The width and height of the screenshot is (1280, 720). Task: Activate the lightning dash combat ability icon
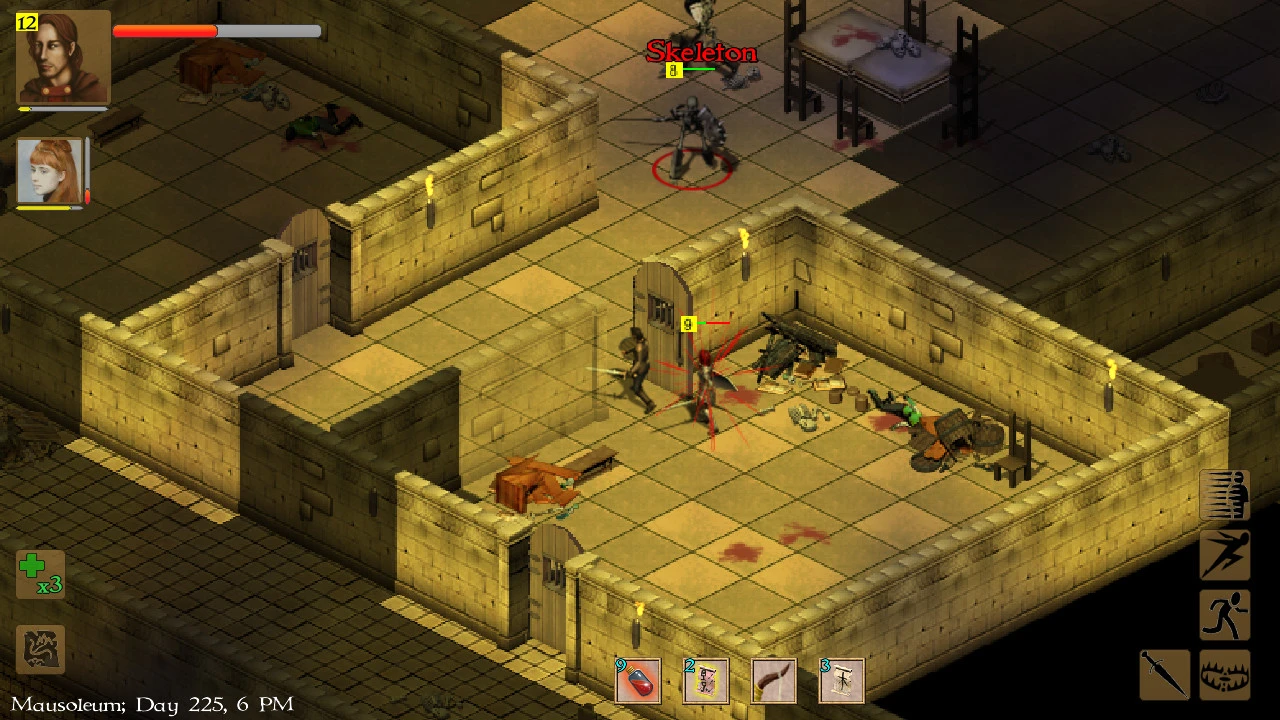pos(1225,556)
